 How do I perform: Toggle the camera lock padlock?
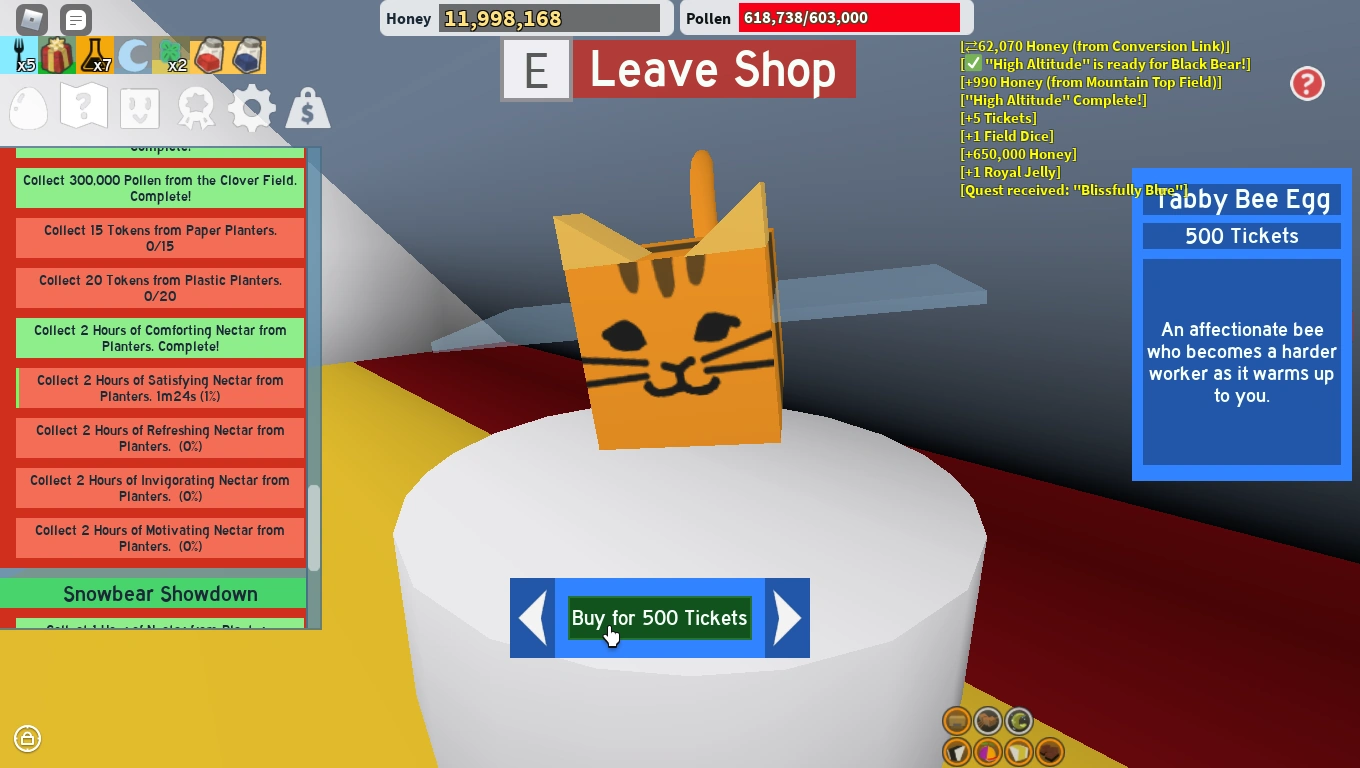click(27, 739)
